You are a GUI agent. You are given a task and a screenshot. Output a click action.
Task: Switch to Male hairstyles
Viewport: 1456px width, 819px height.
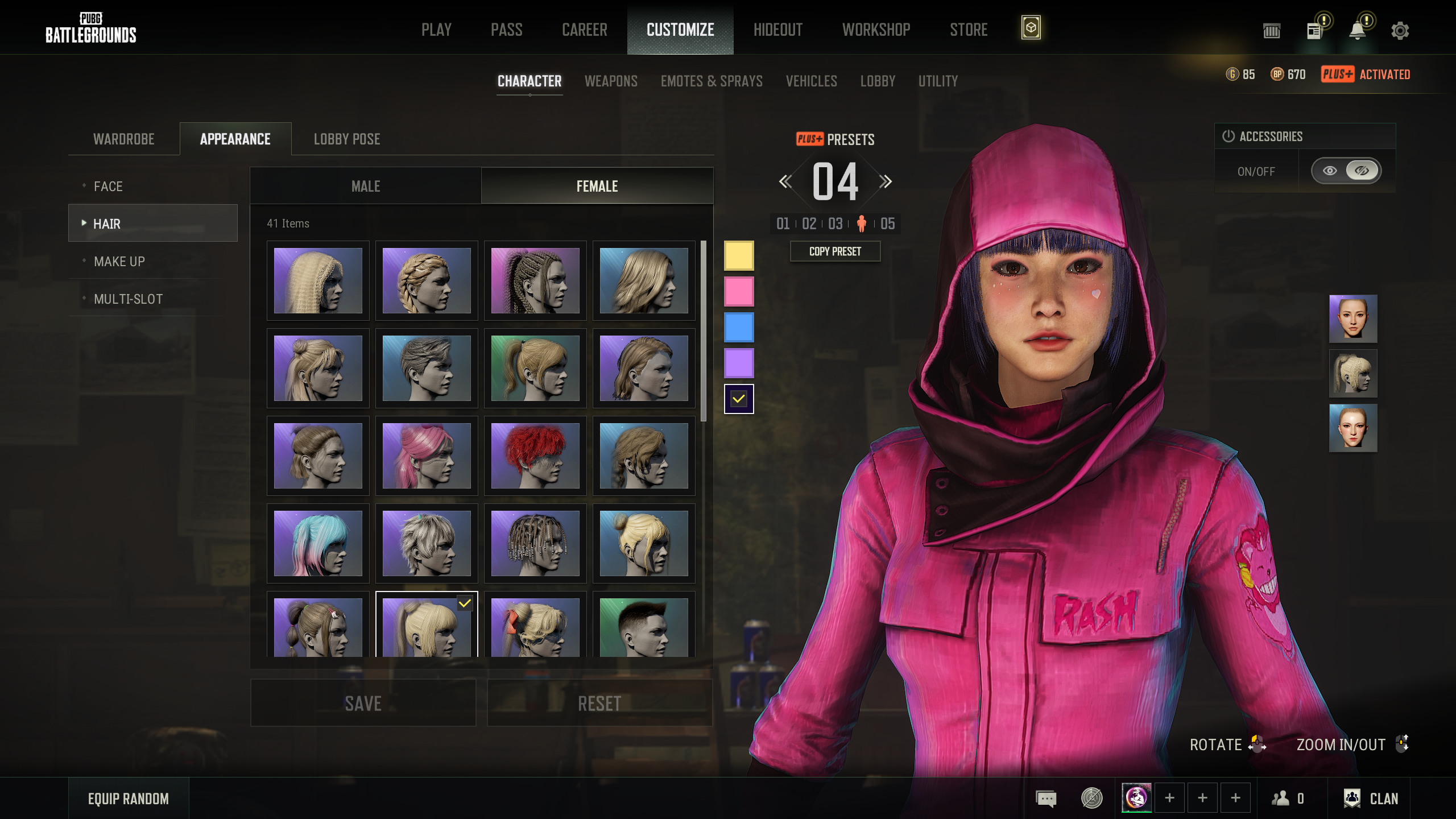[366, 186]
